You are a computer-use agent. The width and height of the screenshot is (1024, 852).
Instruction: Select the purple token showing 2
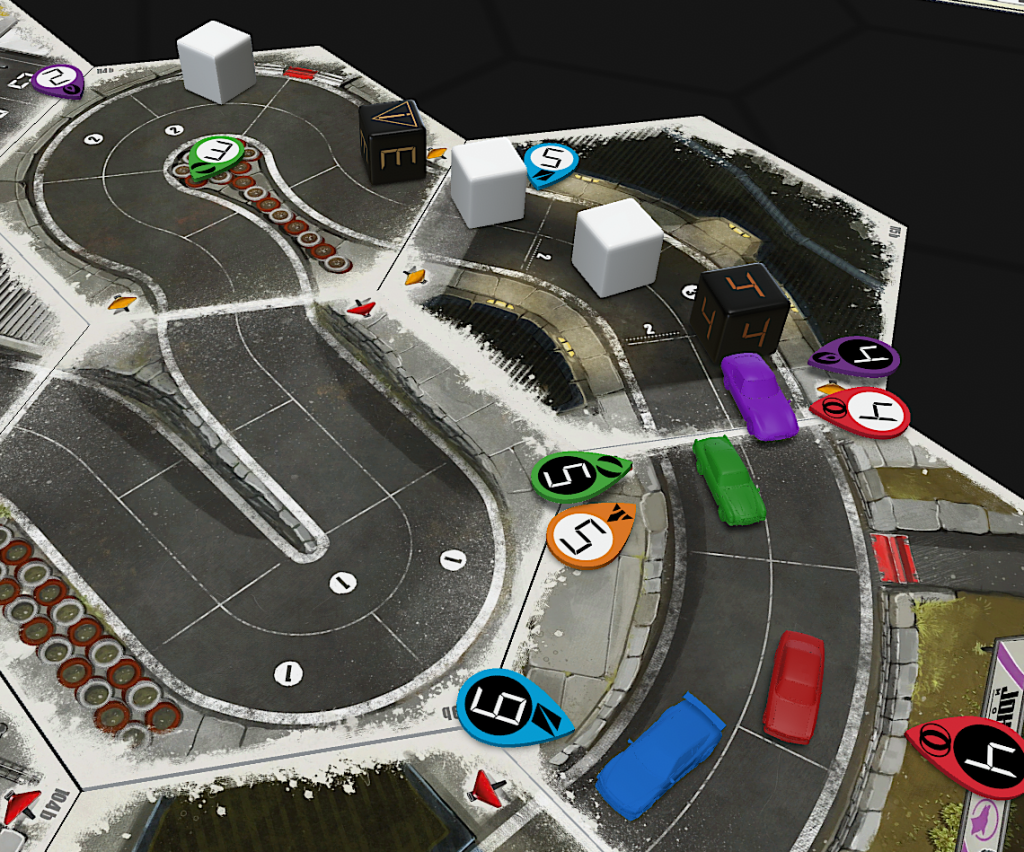[x=57, y=79]
